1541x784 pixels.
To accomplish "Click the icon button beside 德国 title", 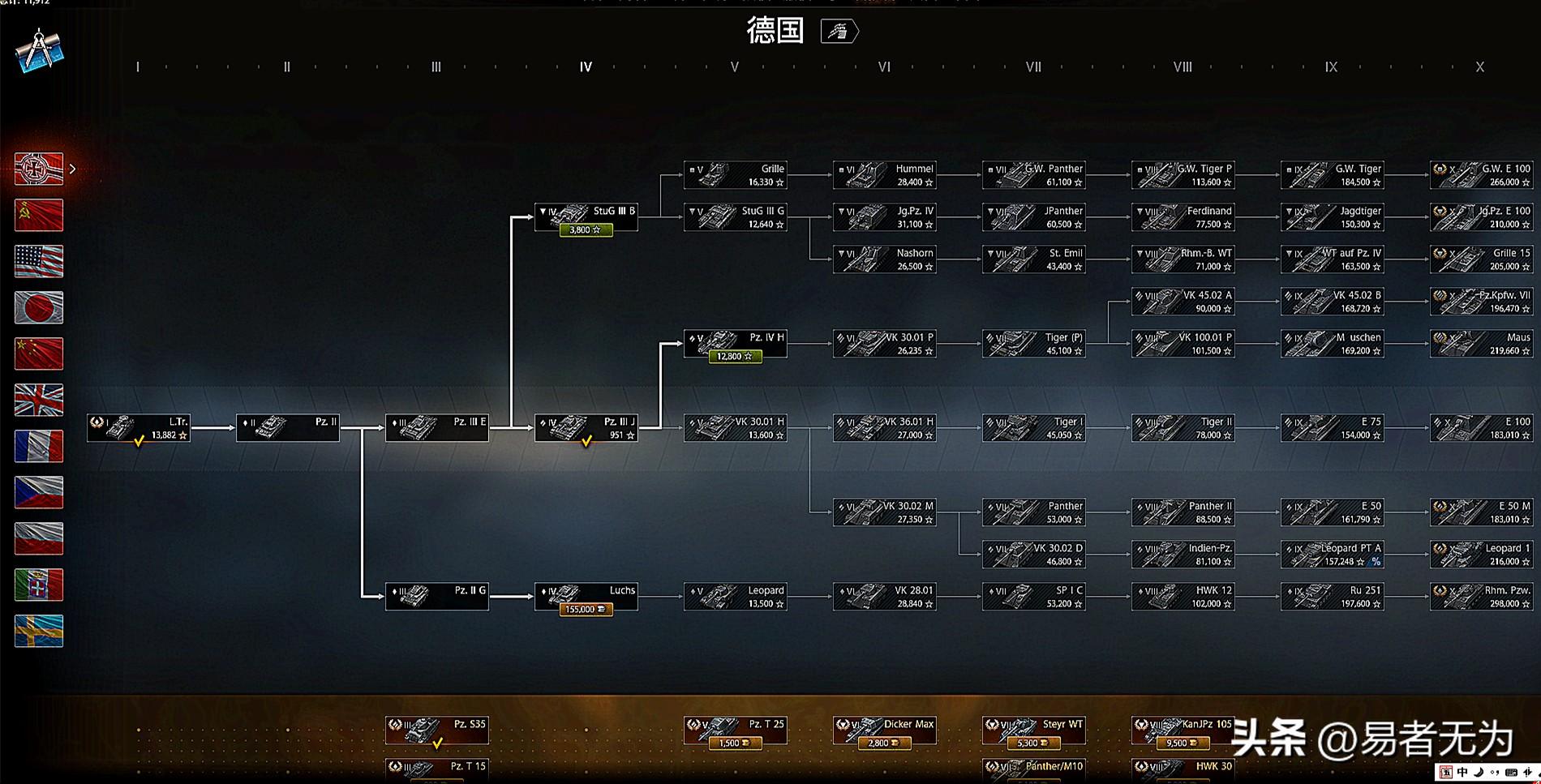I will click(839, 32).
